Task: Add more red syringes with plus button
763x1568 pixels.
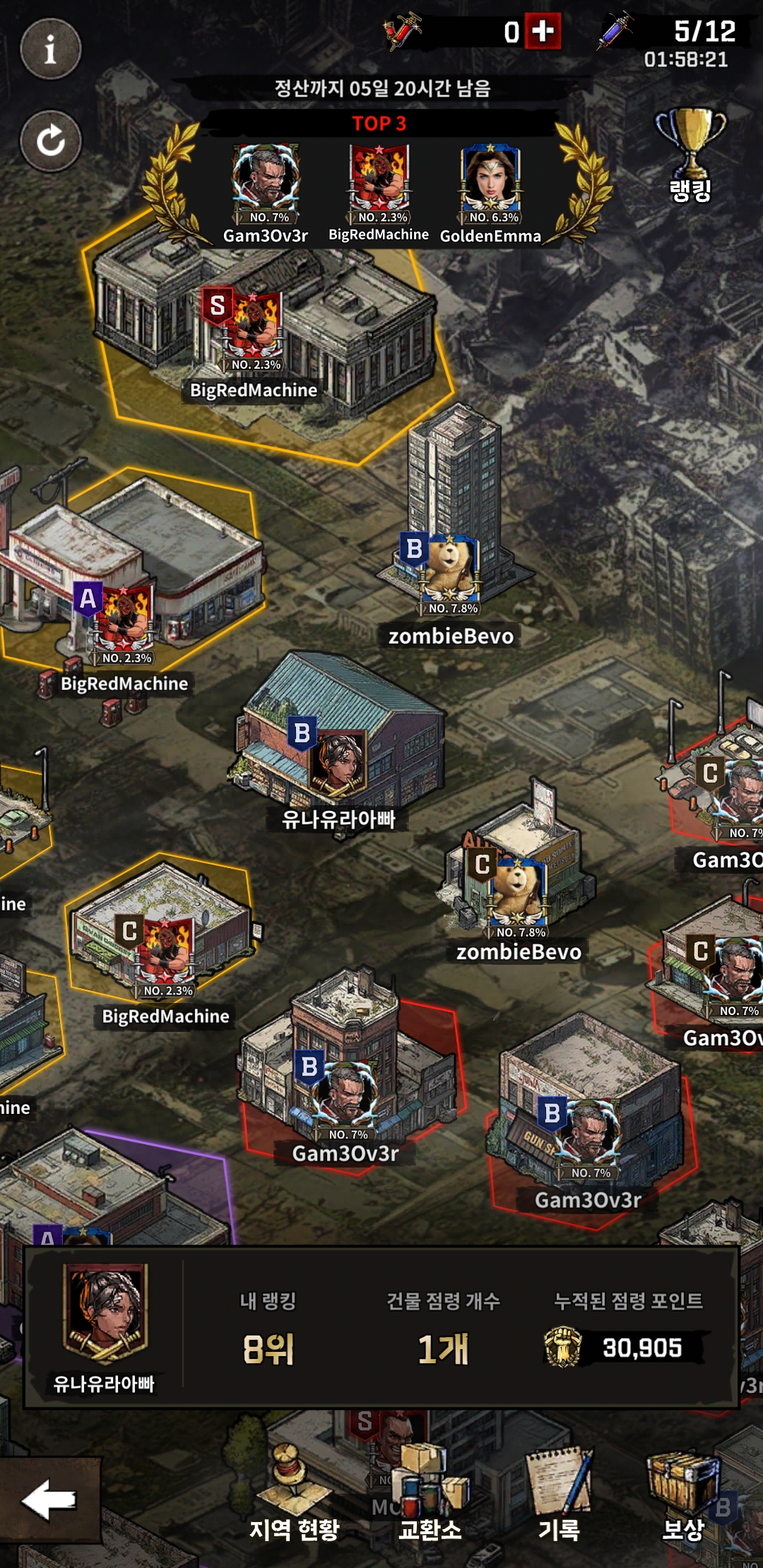Action: (x=543, y=31)
